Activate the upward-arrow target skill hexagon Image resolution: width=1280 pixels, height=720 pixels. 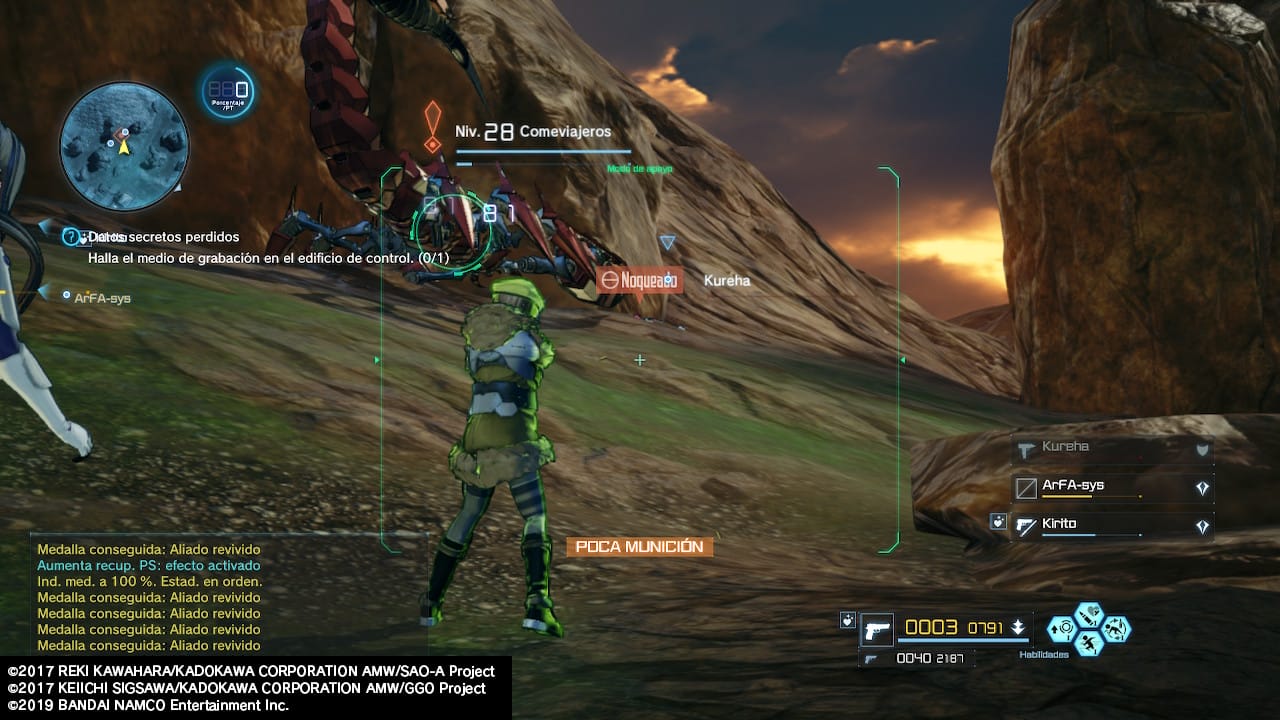click(x=1061, y=629)
